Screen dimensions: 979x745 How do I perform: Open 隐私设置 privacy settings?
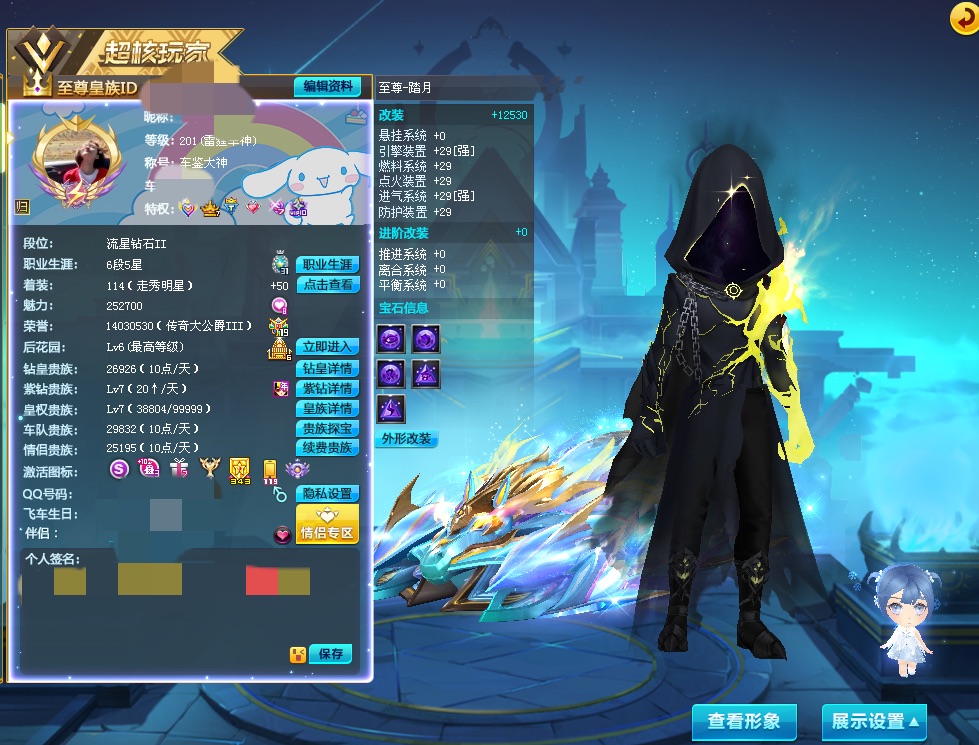(327, 494)
